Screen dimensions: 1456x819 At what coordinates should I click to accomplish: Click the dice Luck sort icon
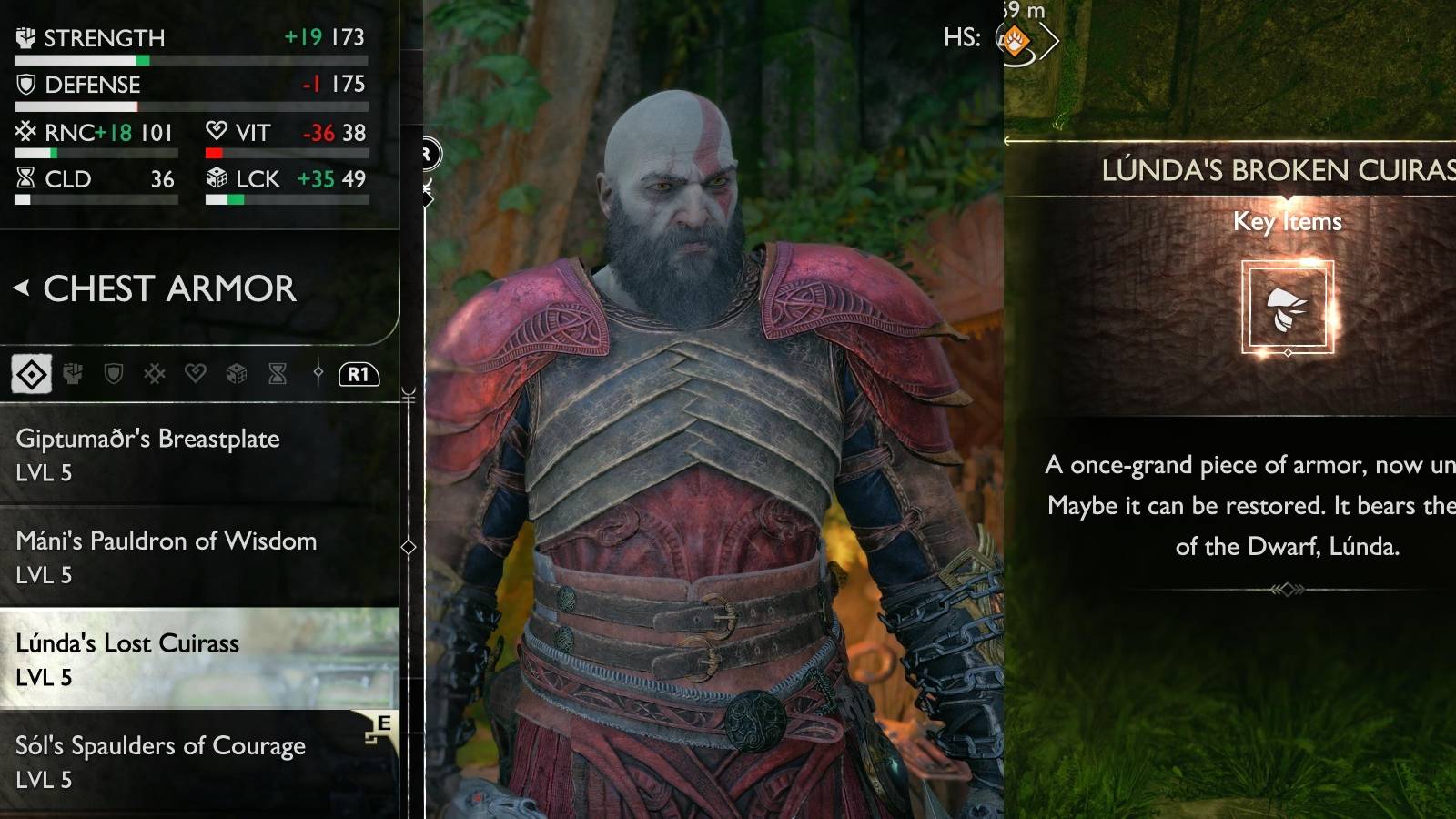[237, 373]
